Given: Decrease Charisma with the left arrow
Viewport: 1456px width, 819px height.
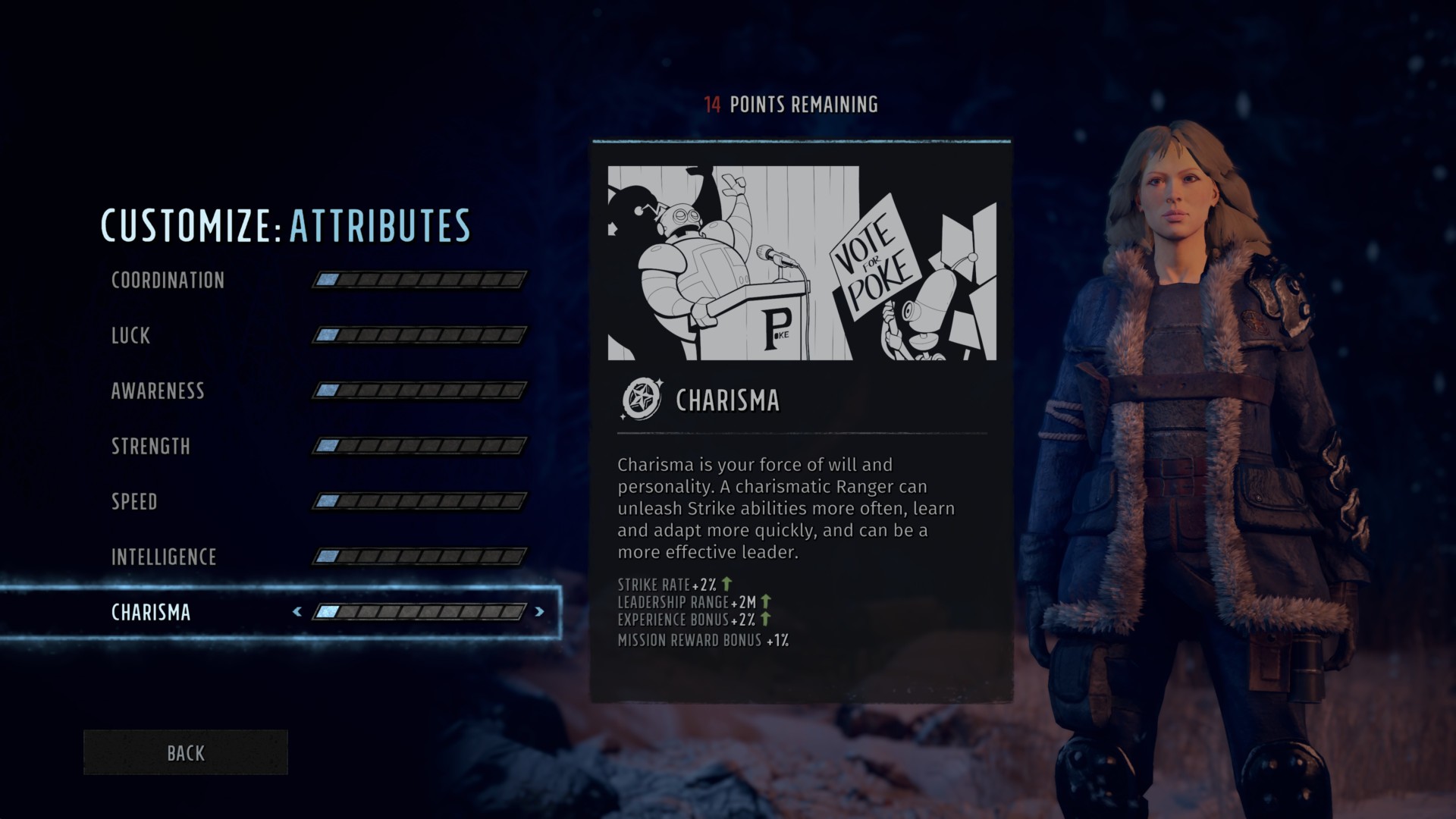Looking at the screenshot, I should (297, 611).
